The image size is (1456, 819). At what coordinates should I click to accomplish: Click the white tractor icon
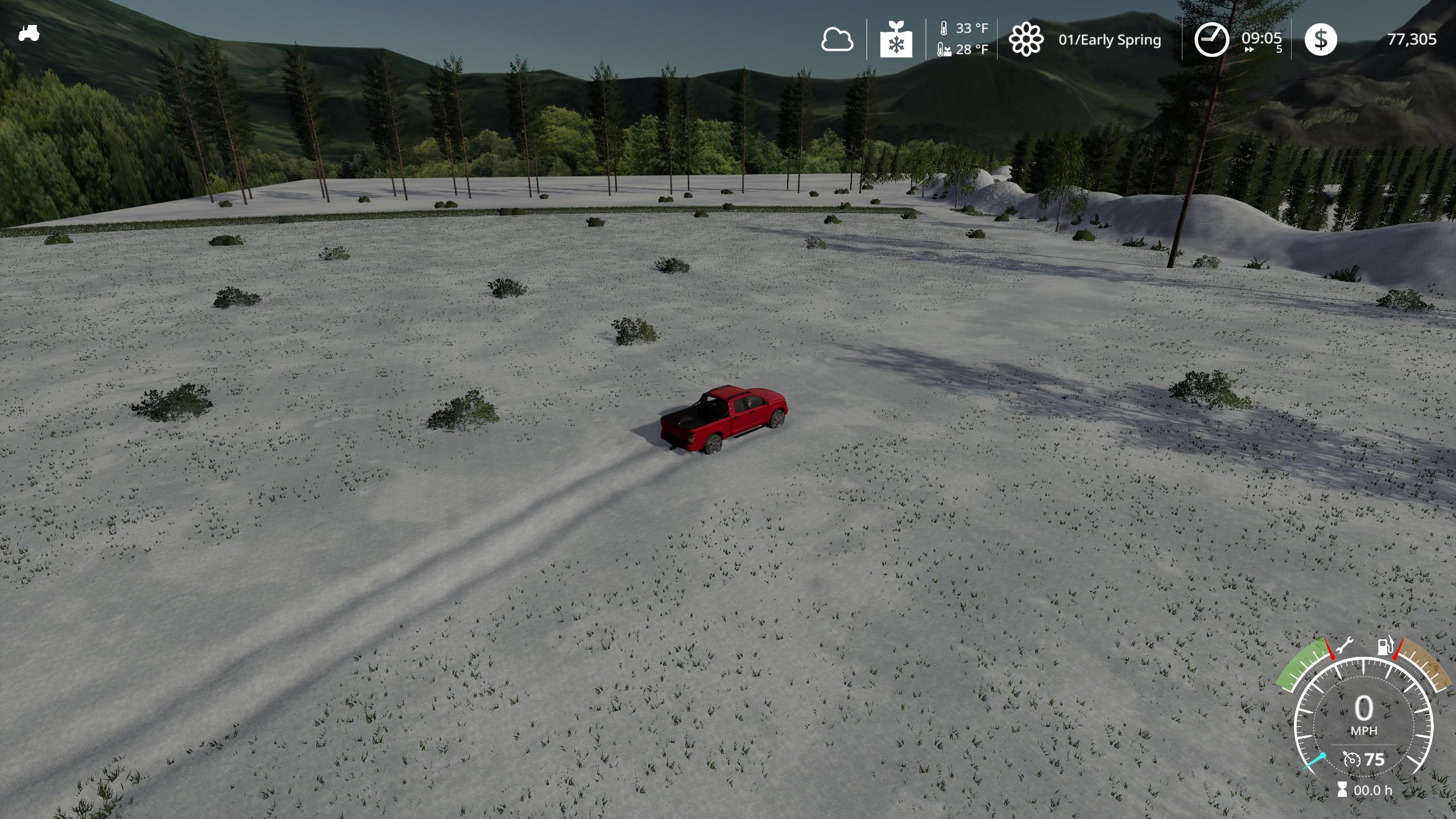click(28, 33)
